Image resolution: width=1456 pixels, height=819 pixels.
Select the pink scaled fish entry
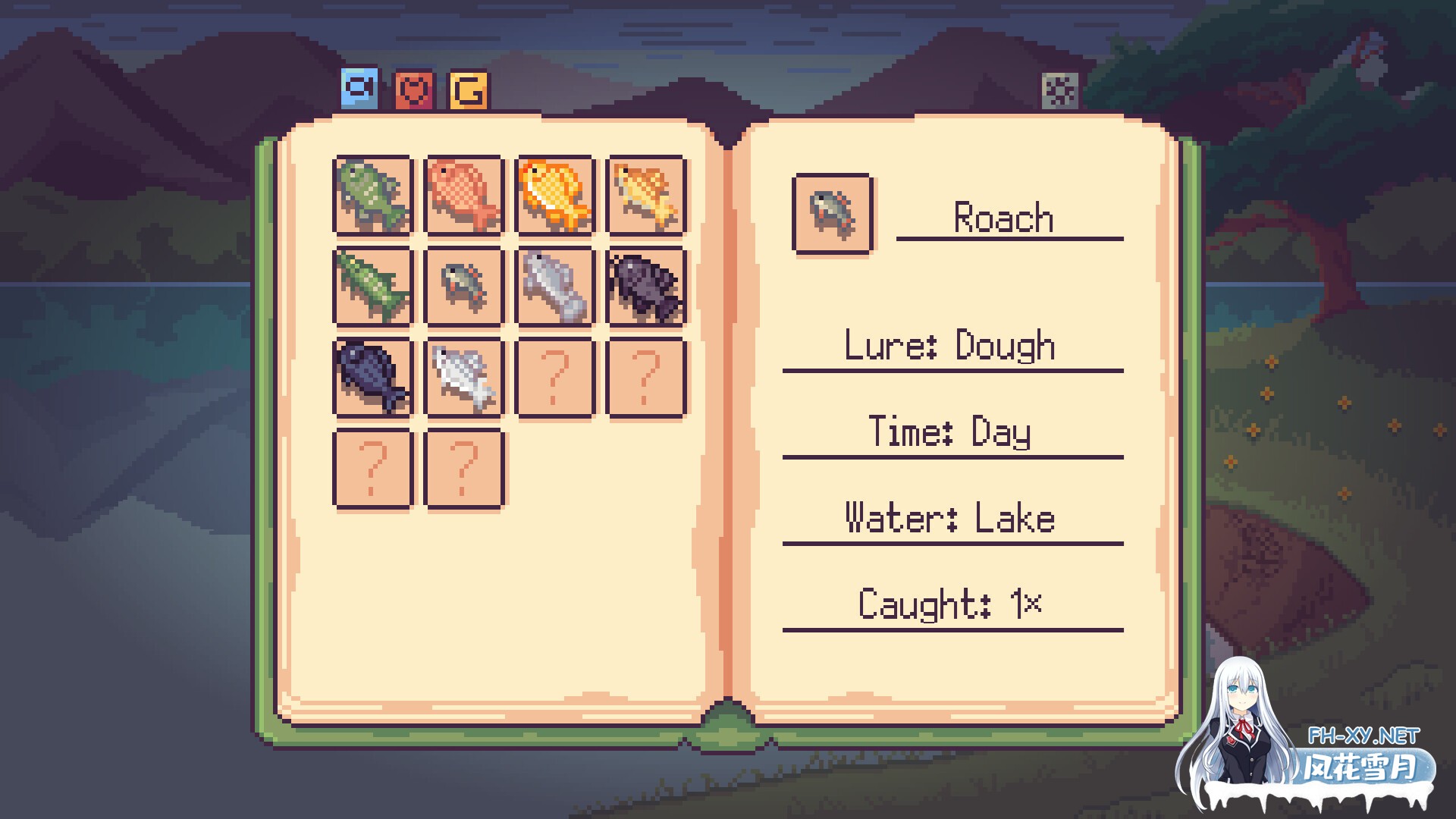pos(464,196)
